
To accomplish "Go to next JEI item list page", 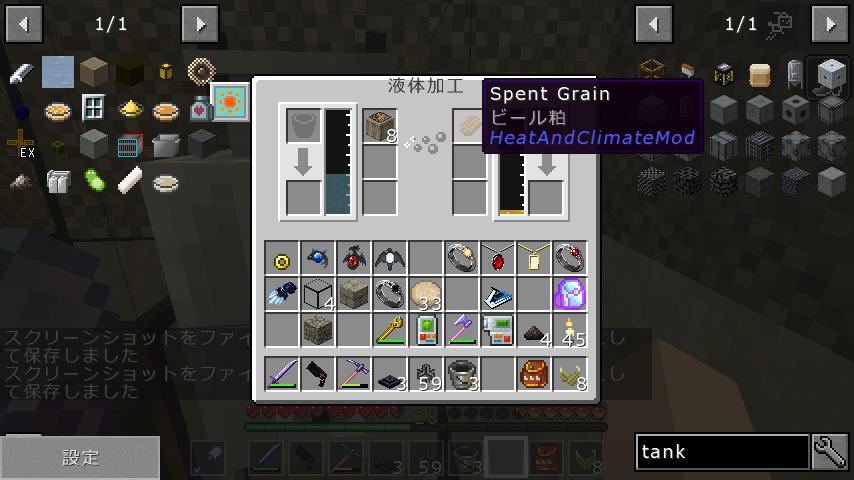I will point(829,23).
